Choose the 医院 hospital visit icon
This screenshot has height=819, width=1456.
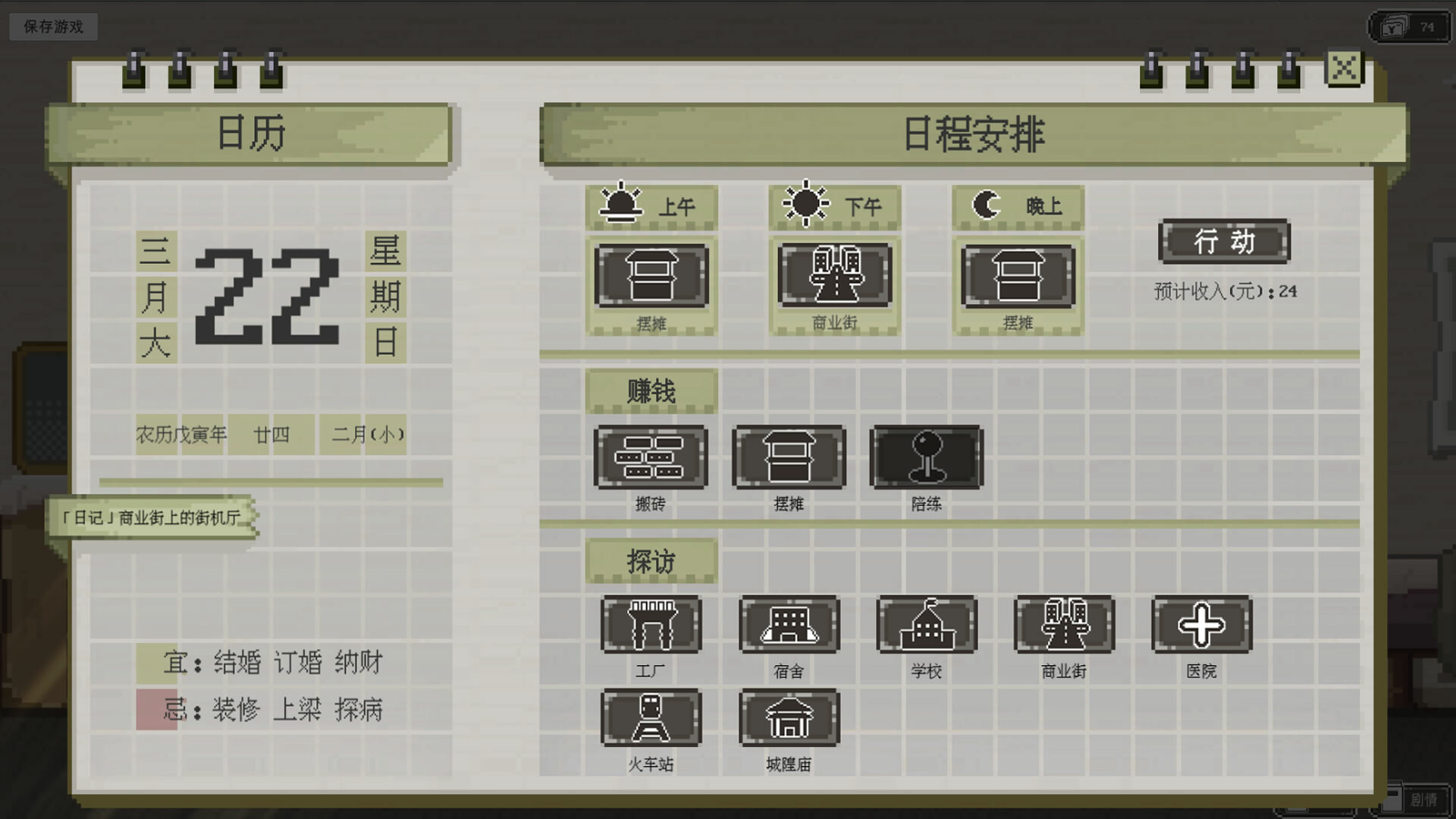[1200, 624]
